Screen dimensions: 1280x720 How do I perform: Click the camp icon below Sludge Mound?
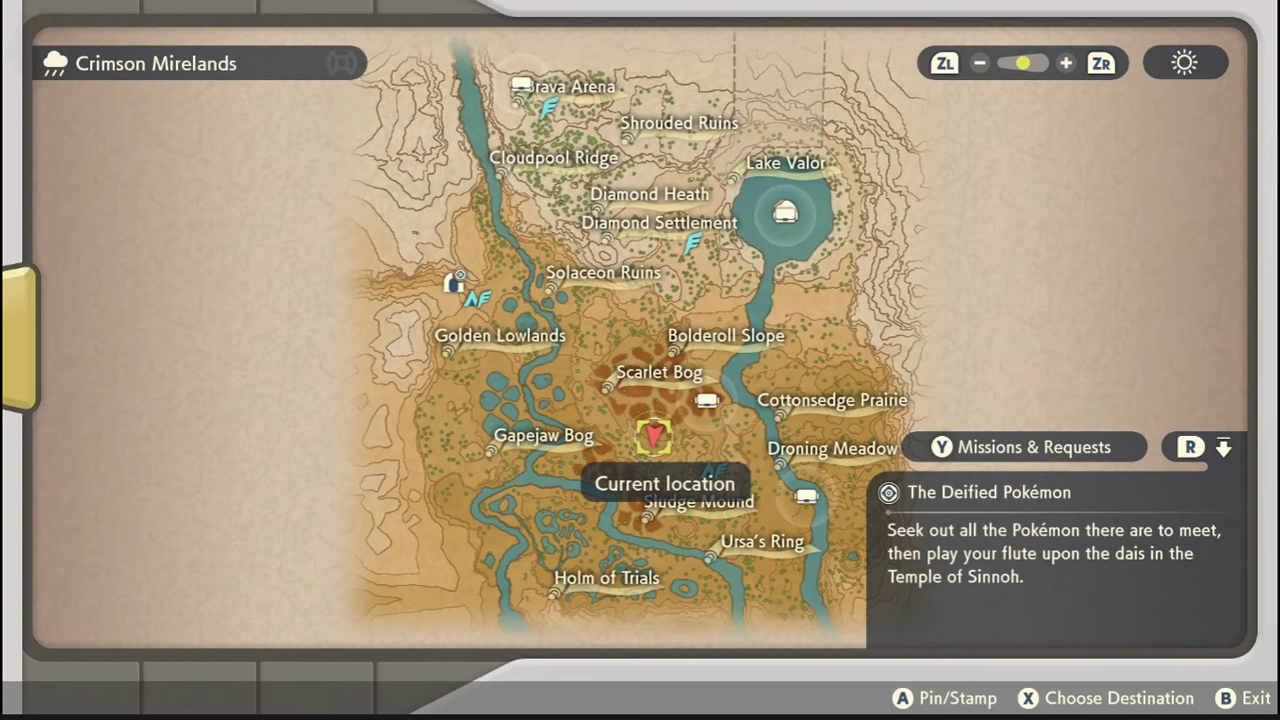[x=806, y=495]
